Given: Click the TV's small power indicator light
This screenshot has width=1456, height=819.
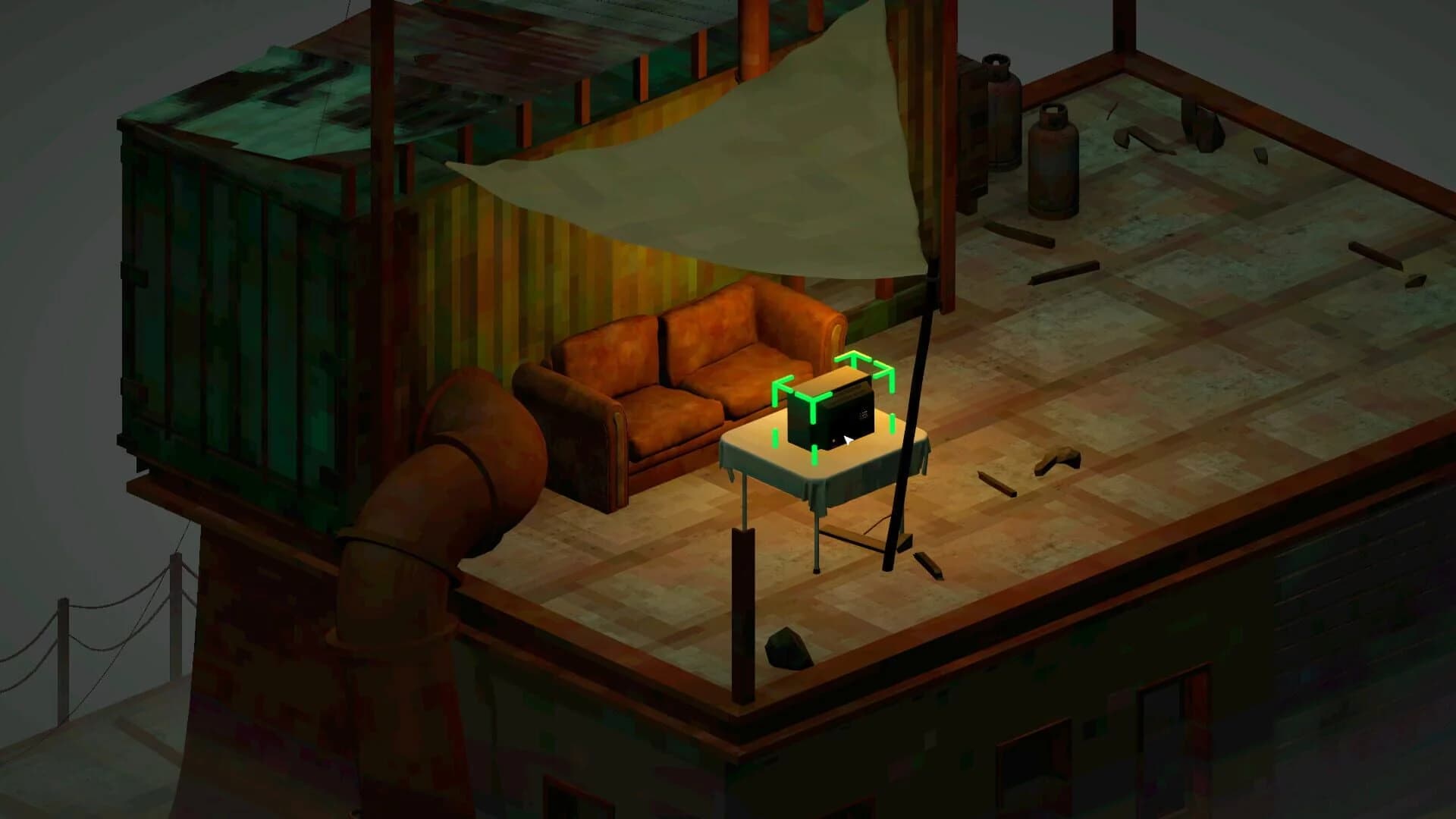Looking at the screenshot, I should point(834,440).
